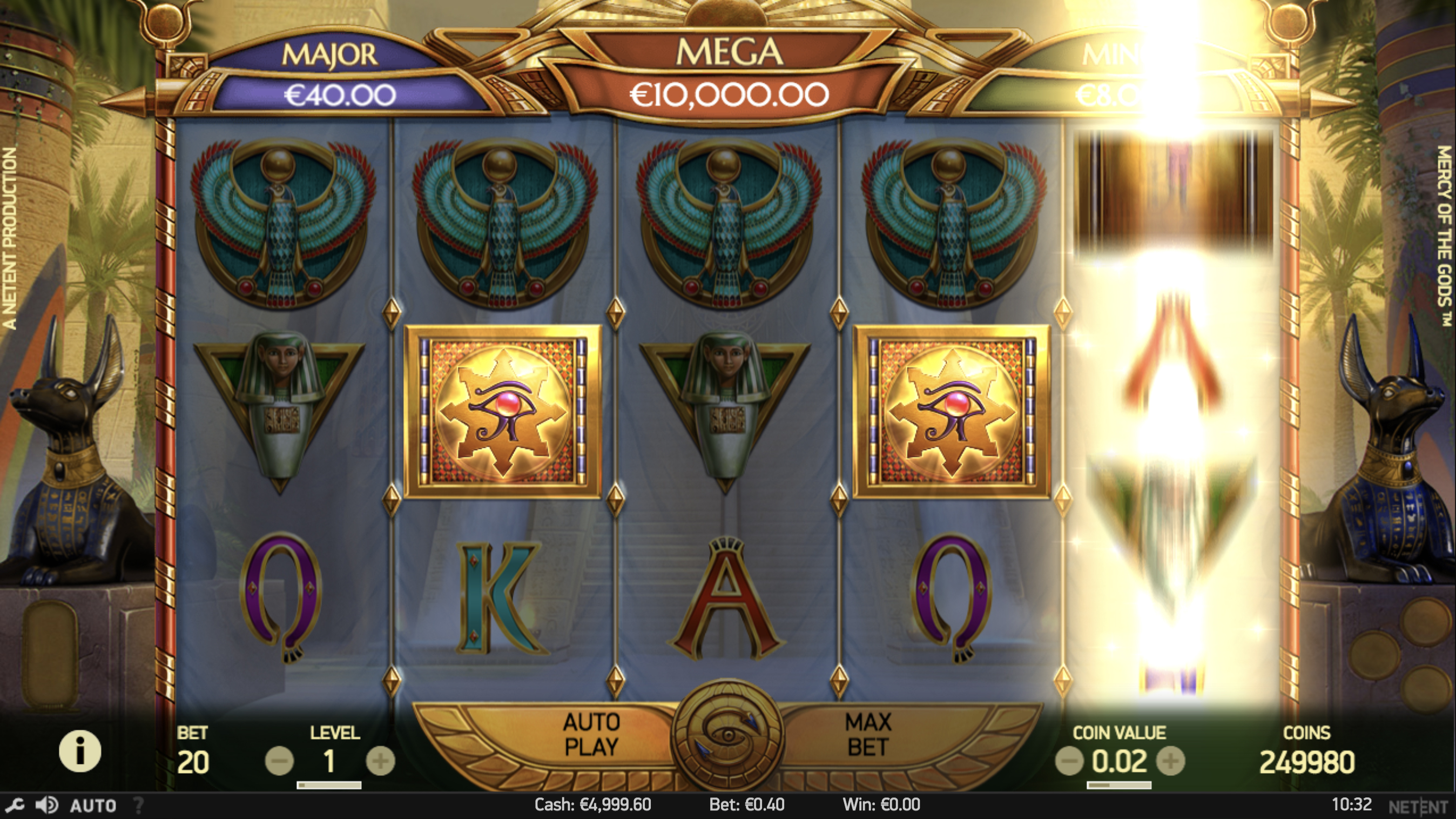
Task: Increase the bet level with plus
Action: point(380,761)
